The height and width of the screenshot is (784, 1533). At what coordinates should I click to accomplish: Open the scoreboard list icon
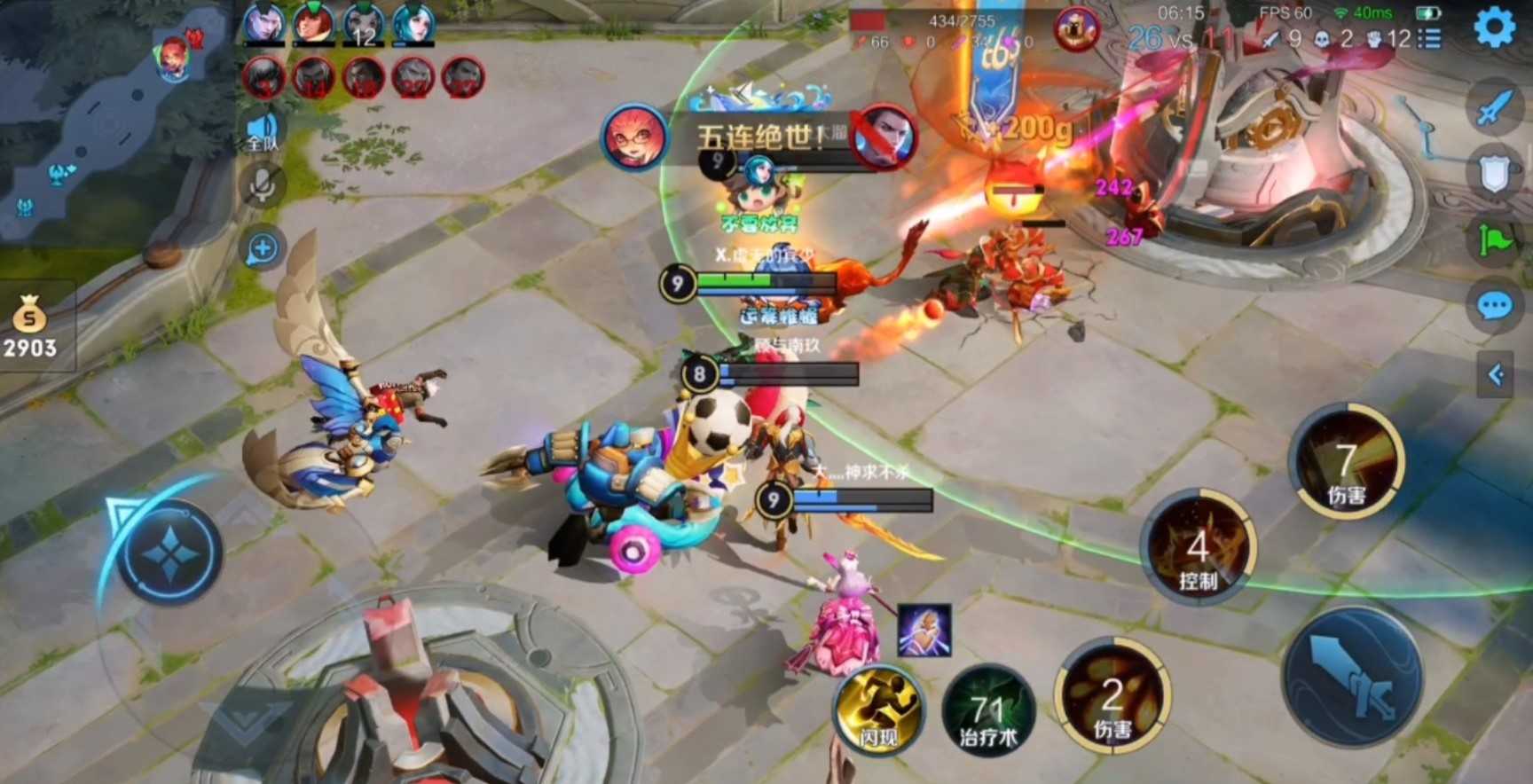click(x=1429, y=38)
